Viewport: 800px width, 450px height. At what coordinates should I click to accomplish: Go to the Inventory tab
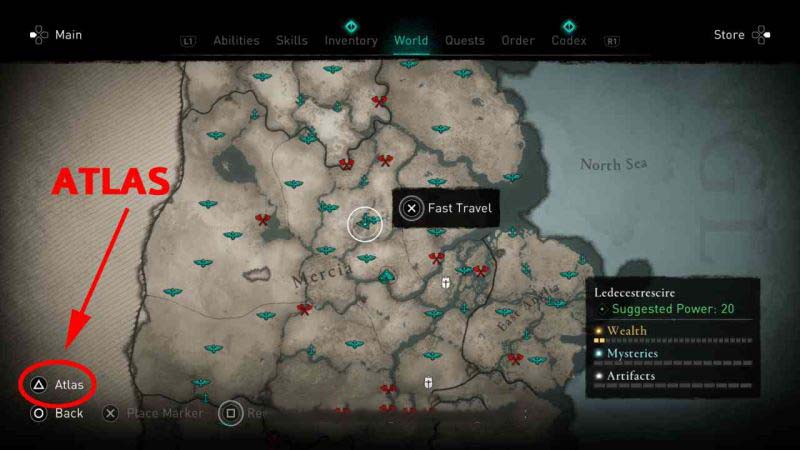click(351, 41)
